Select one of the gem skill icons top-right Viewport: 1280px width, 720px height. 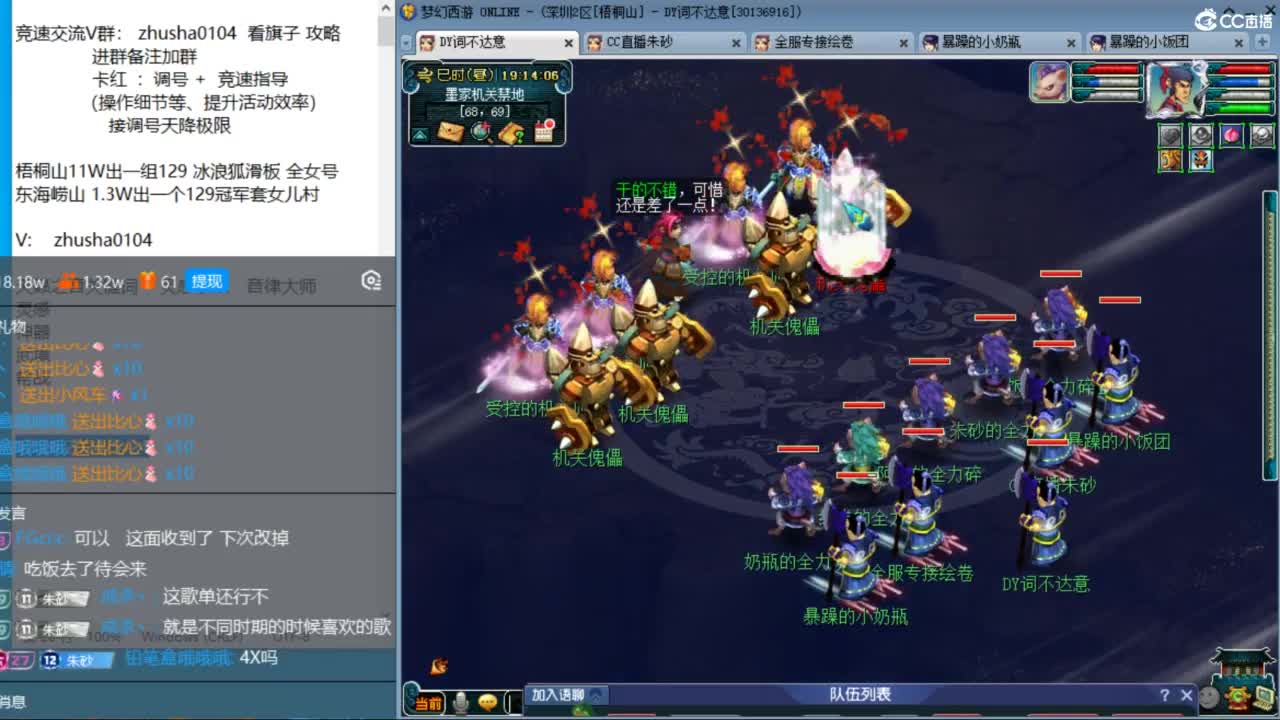[1232, 134]
